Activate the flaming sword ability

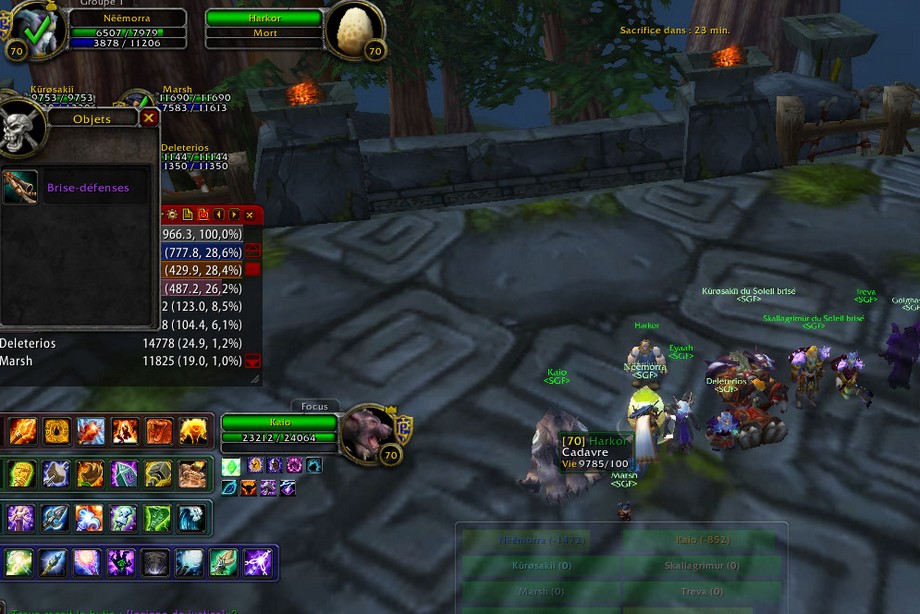click(x=22, y=432)
